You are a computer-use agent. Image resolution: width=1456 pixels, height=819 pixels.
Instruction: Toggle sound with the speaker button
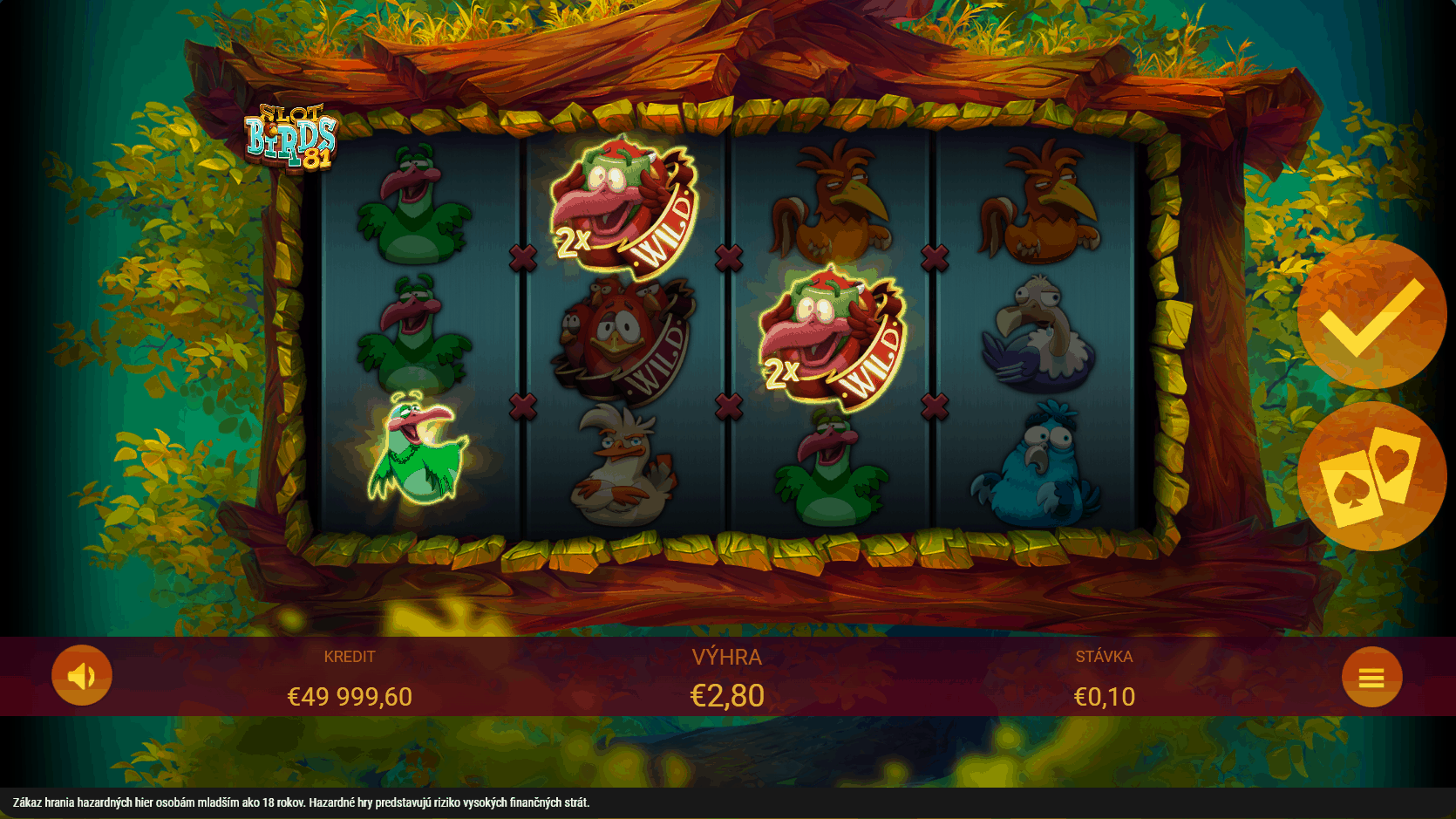click(x=82, y=676)
